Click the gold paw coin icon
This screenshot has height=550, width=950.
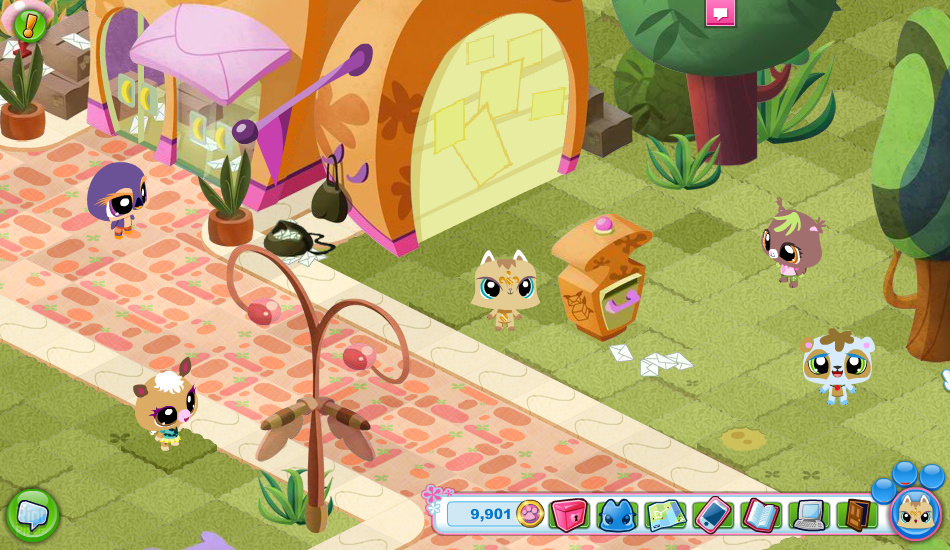530,514
